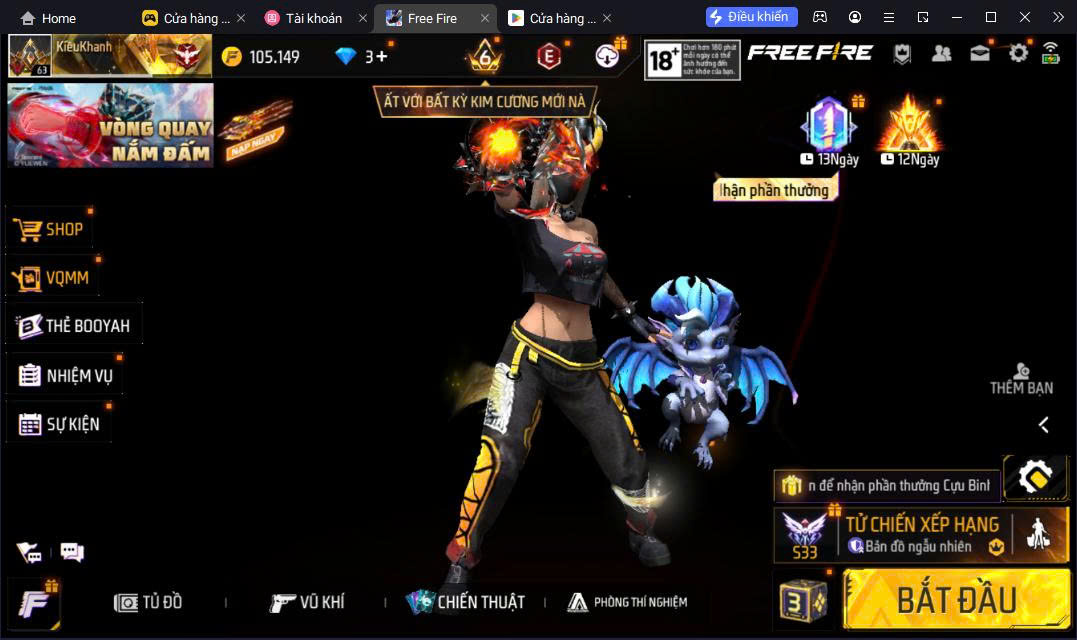This screenshot has height=640, width=1077.
Task: Click THÊM BẠN to add a friend
Action: [1021, 379]
